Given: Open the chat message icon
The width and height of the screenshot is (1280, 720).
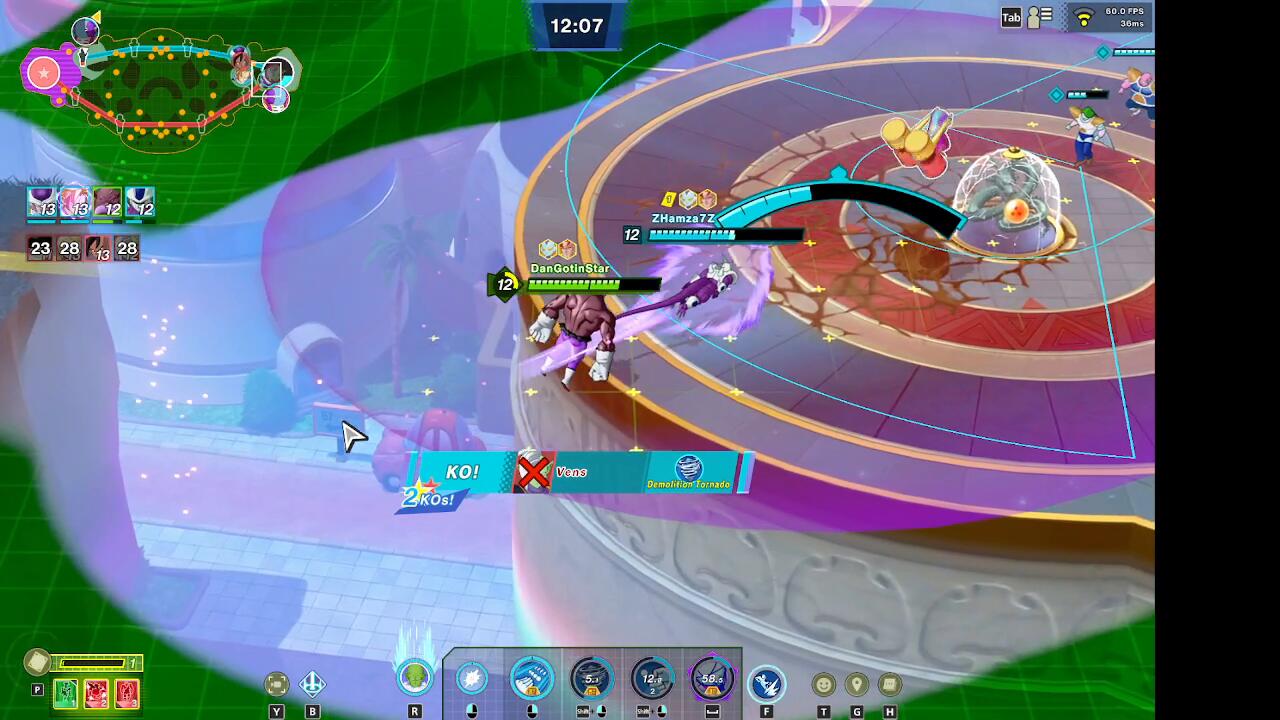Looking at the screenshot, I should point(889,685).
